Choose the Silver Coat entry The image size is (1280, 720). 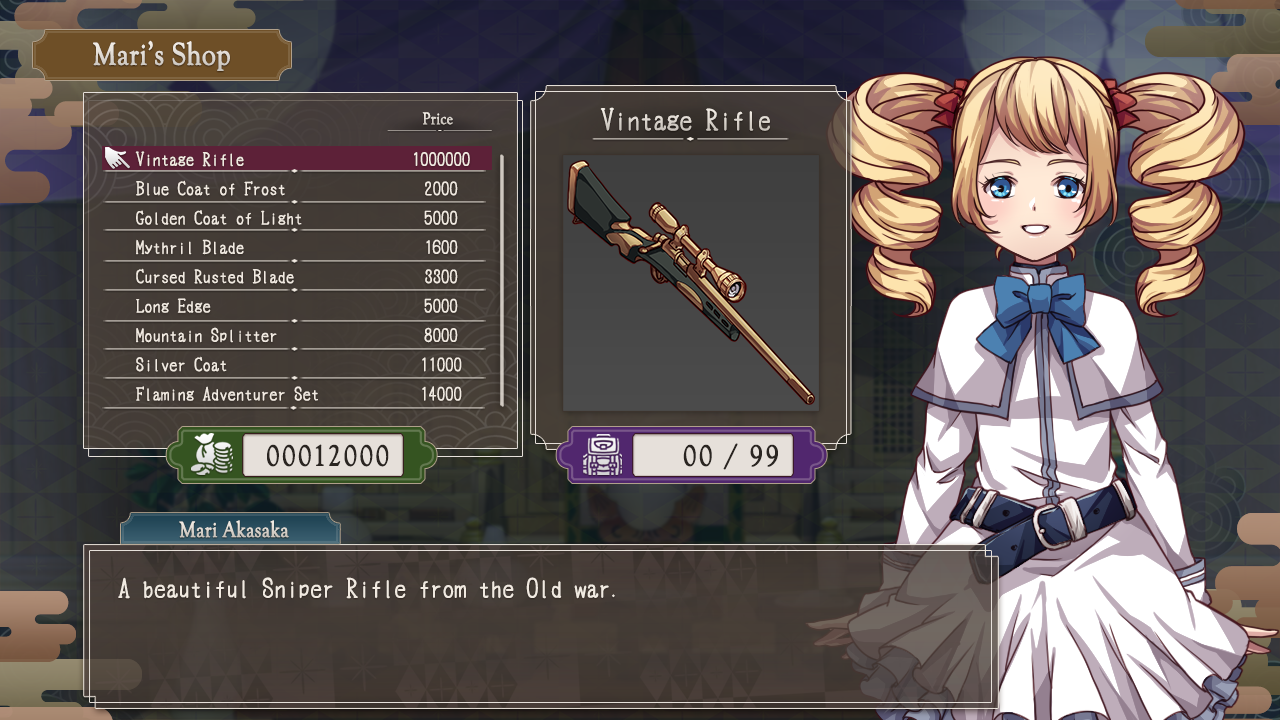coord(297,365)
